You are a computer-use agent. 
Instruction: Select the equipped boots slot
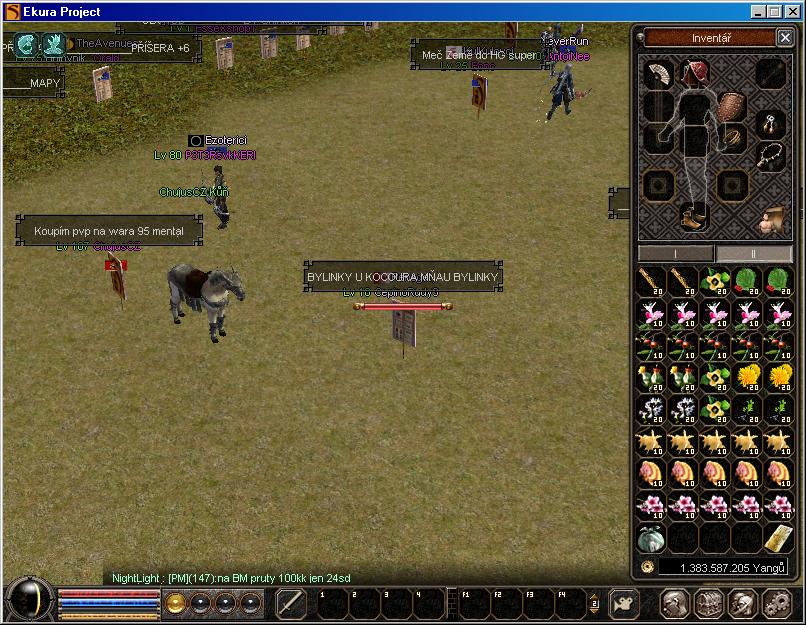(692, 215)
